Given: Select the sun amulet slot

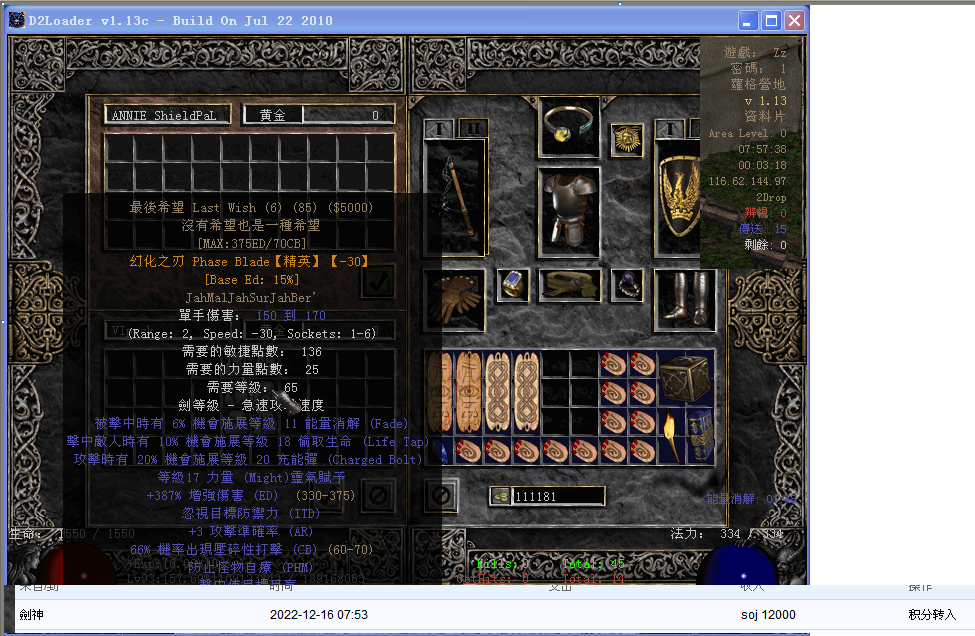Looking at the screenshot, I should tap(627, 140).
